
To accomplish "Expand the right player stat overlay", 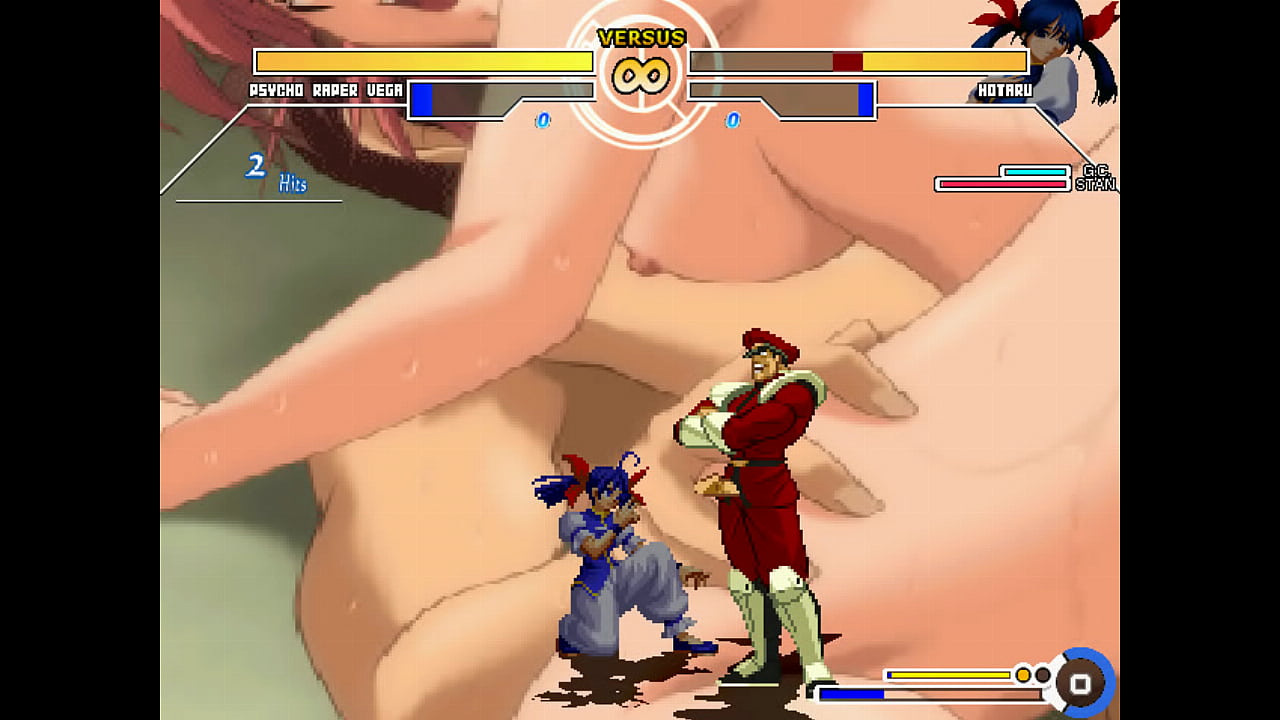I will click(860, 80).
